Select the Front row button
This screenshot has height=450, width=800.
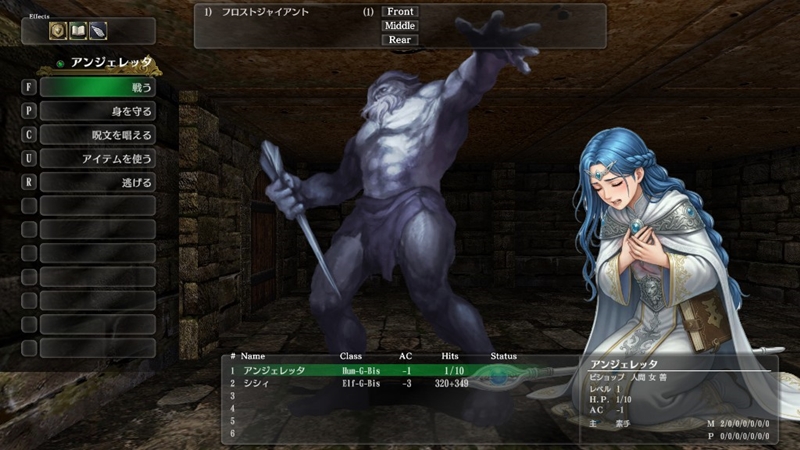[399, 12]
